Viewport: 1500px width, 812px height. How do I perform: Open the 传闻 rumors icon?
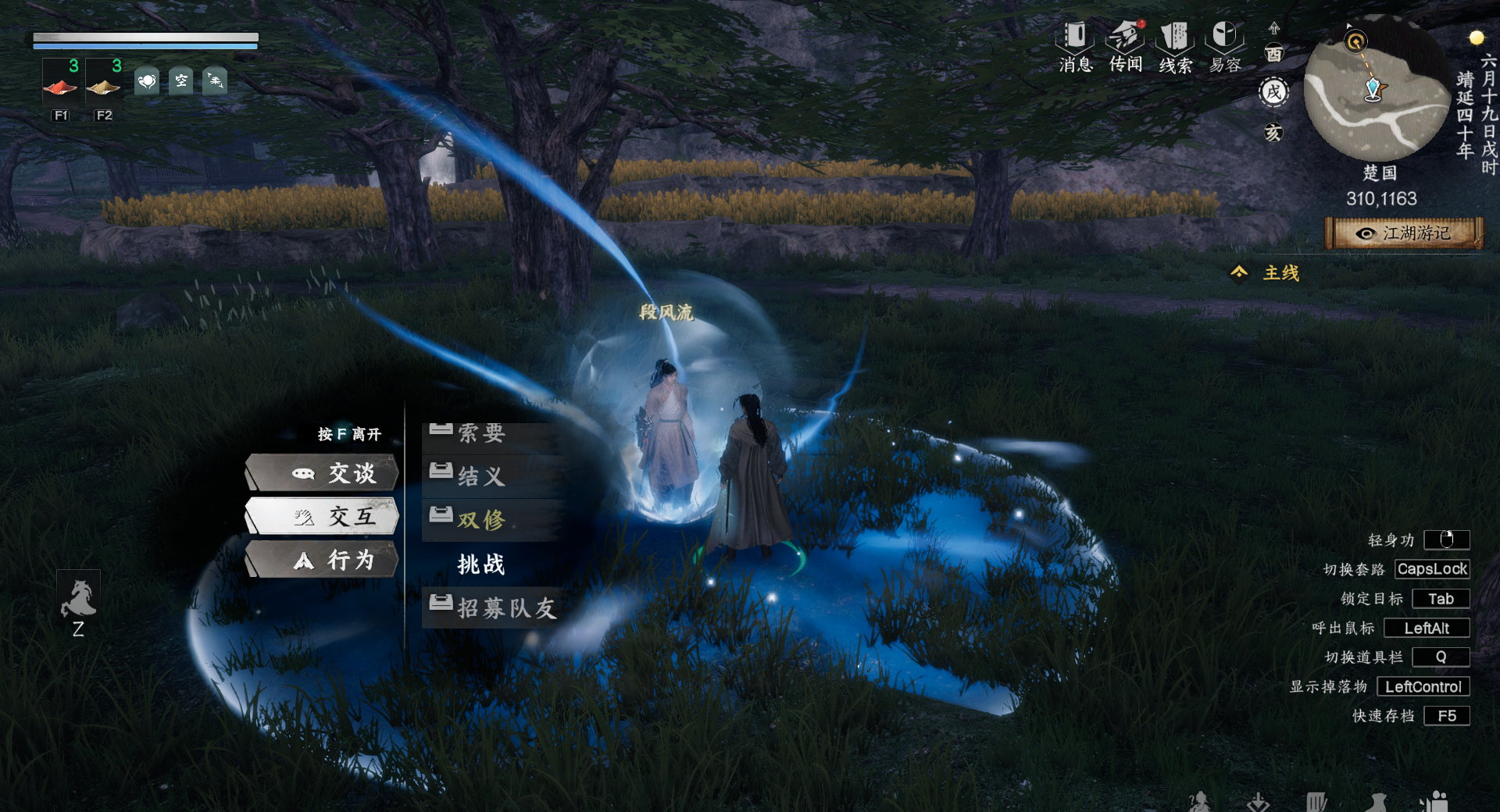coord(1126,46)
